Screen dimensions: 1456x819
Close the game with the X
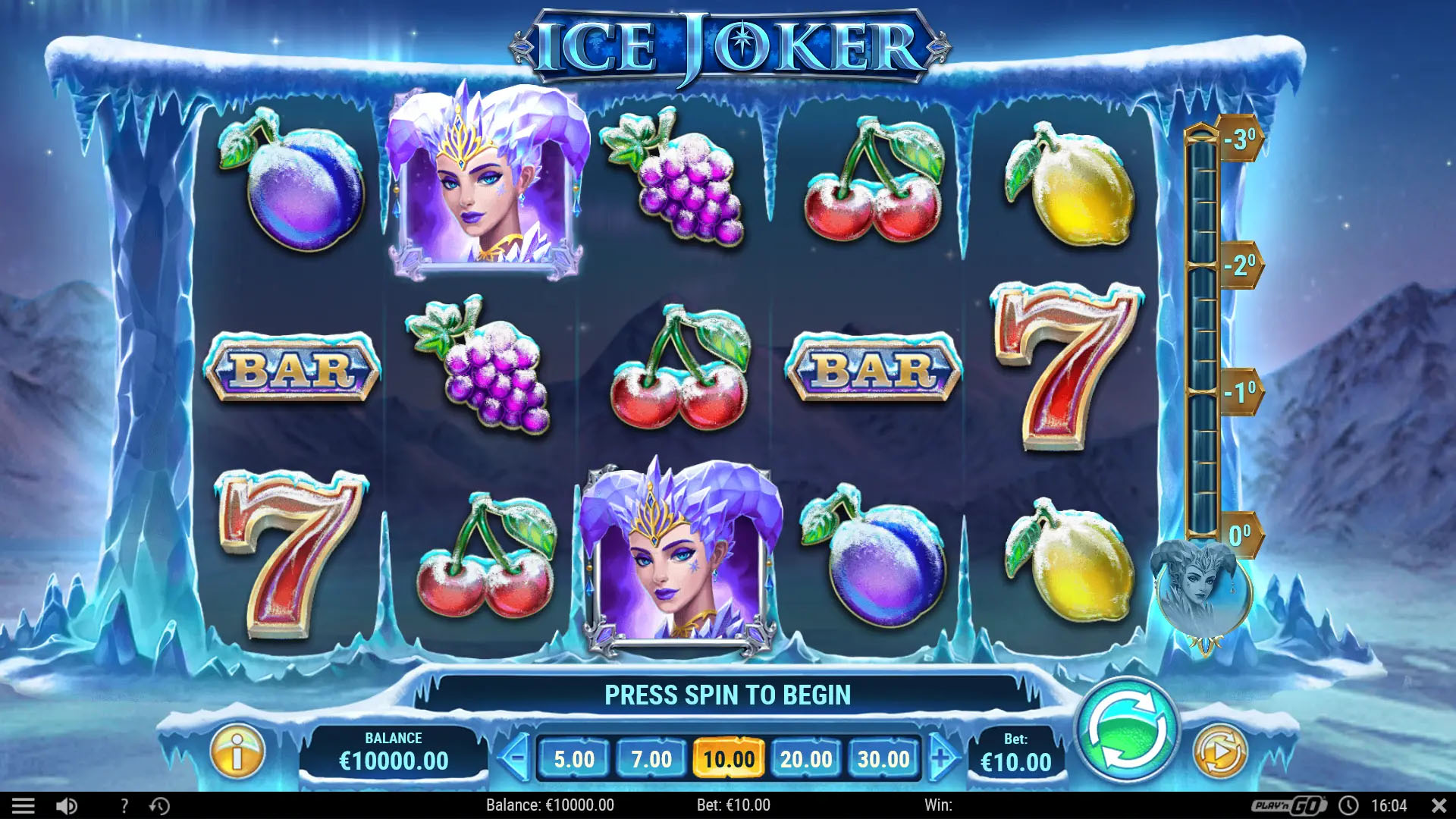tap(1439, 805)
